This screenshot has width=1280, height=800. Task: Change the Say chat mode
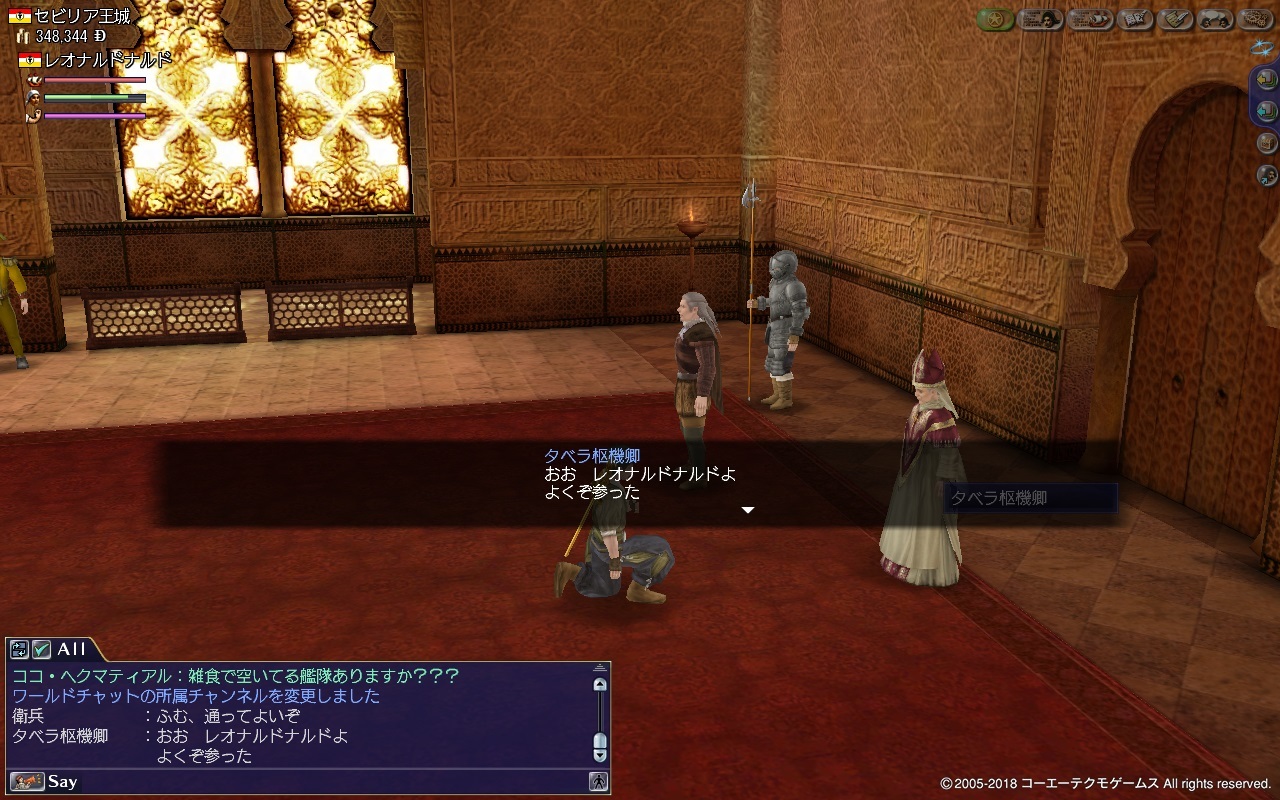28,782
